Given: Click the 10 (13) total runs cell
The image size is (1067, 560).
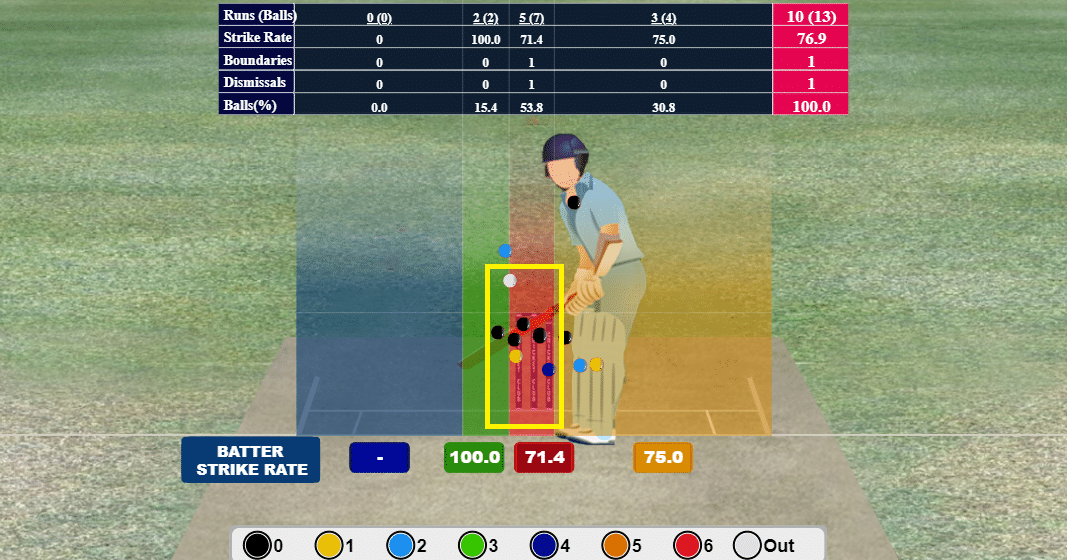Looking at the screenshot, I should [x=810, y=16].
